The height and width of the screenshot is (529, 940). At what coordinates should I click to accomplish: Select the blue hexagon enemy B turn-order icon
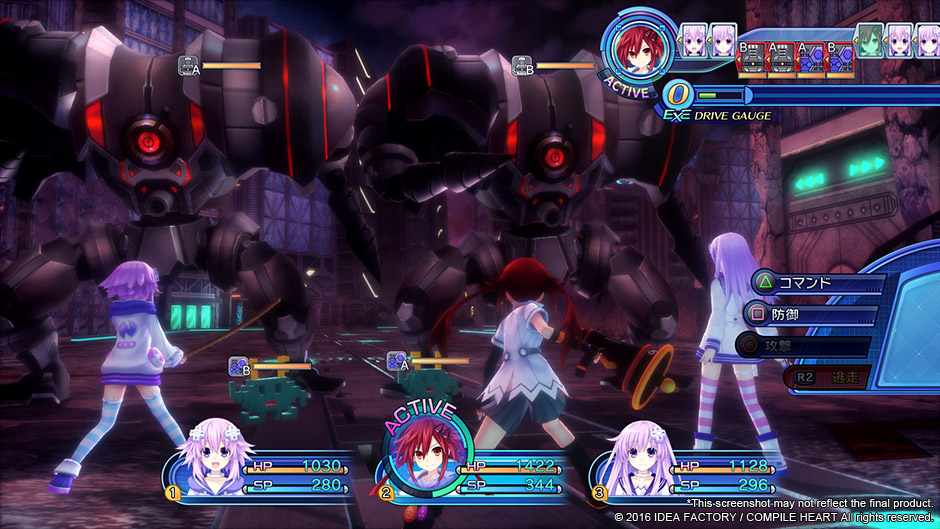pos(839,58)
